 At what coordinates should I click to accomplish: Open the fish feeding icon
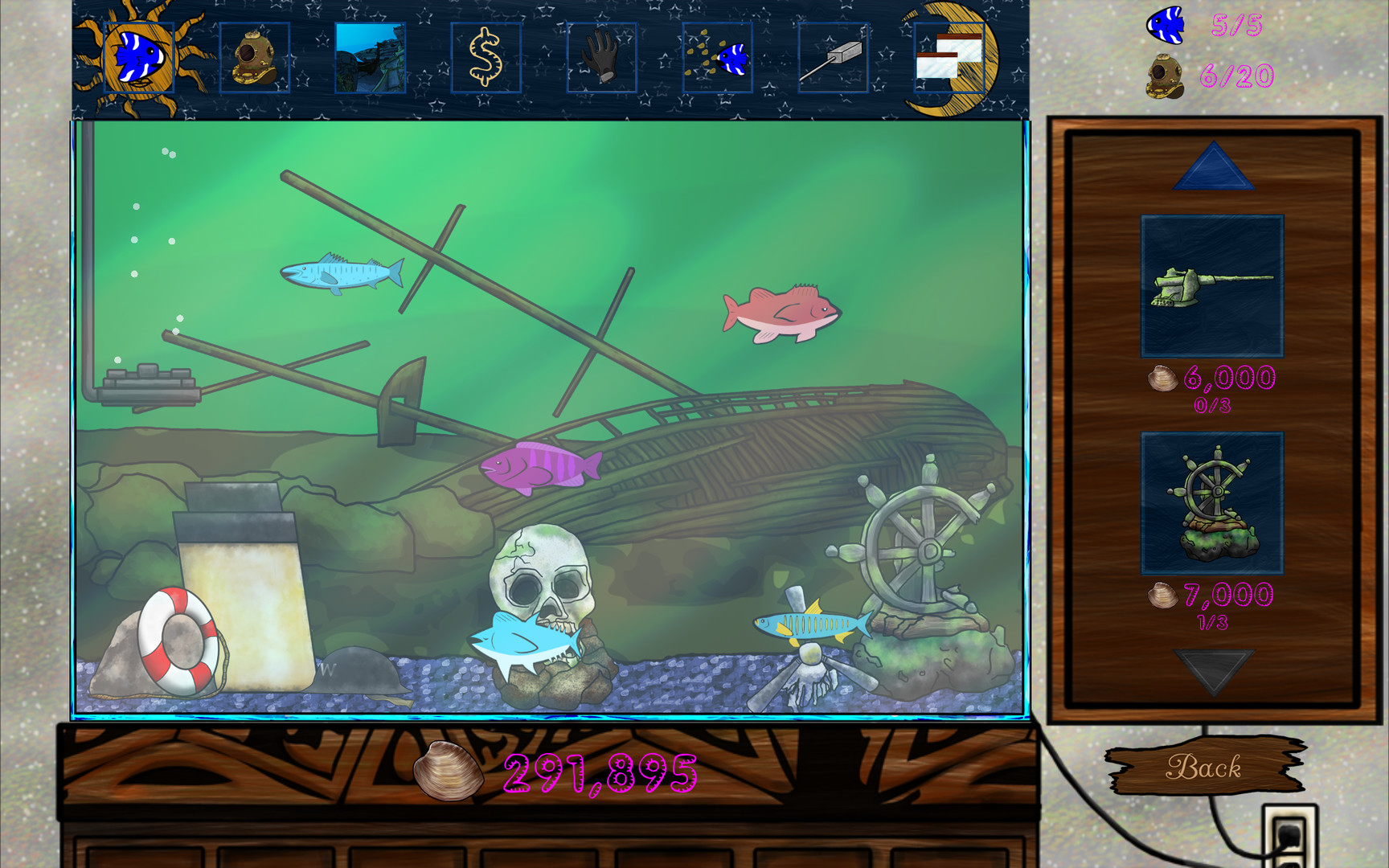[x=715, y=57]
